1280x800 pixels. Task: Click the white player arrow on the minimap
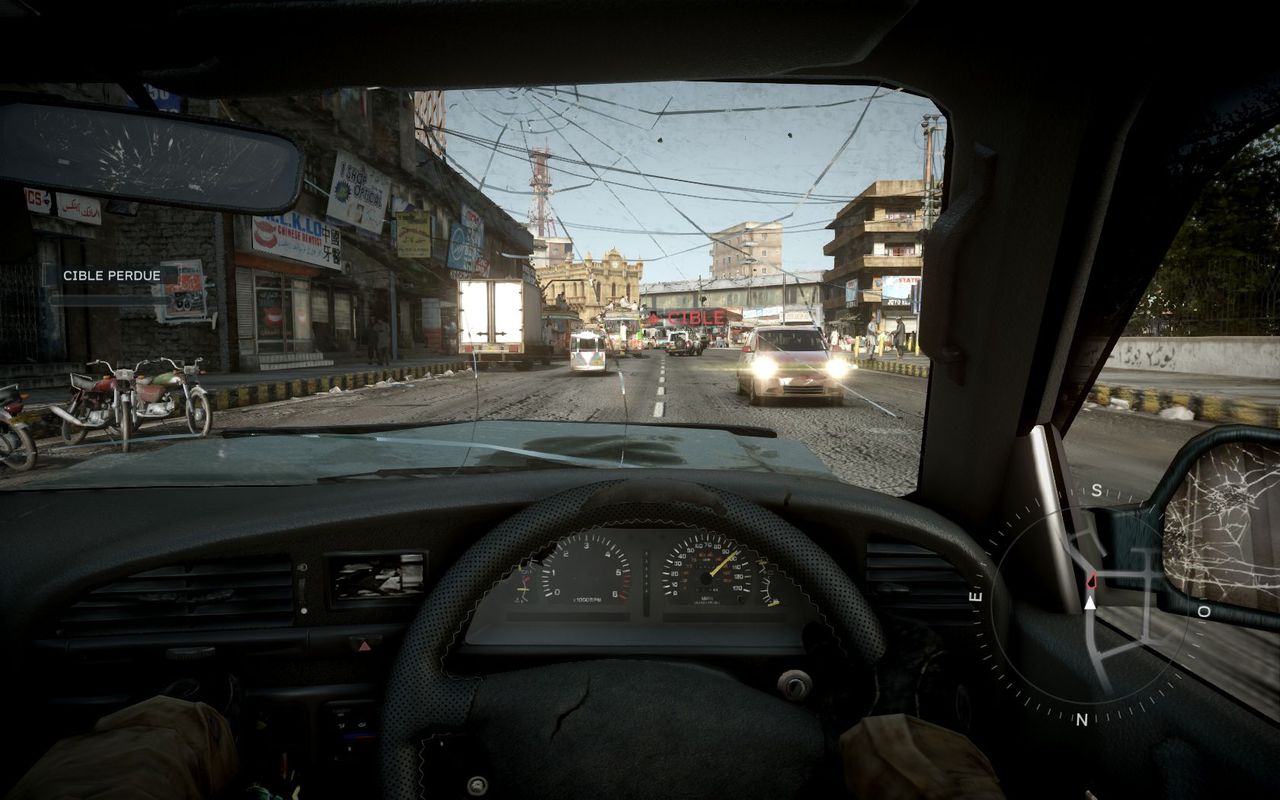1089,601
